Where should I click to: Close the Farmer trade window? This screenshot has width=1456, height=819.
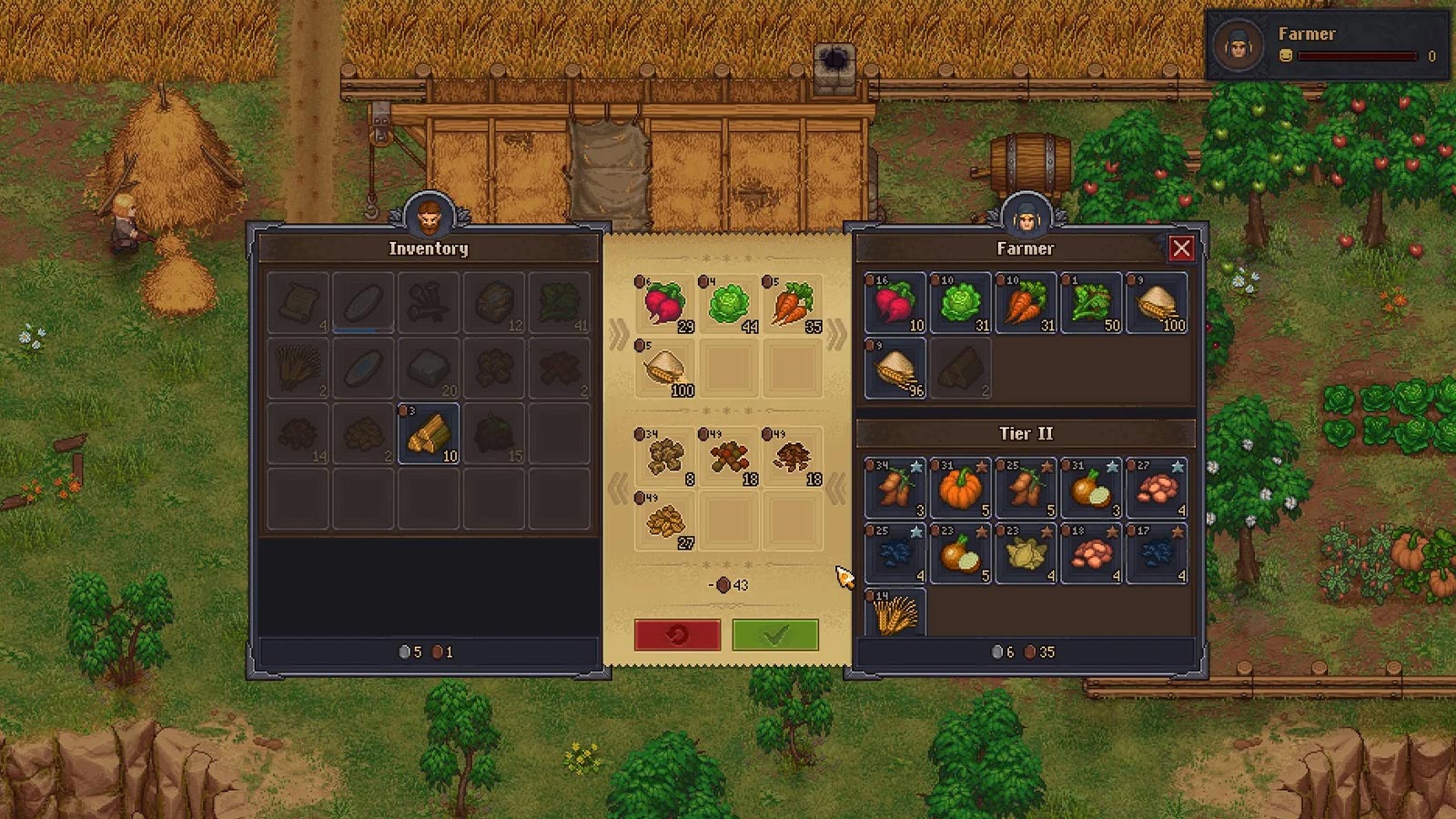click(x=1181, y=248)
